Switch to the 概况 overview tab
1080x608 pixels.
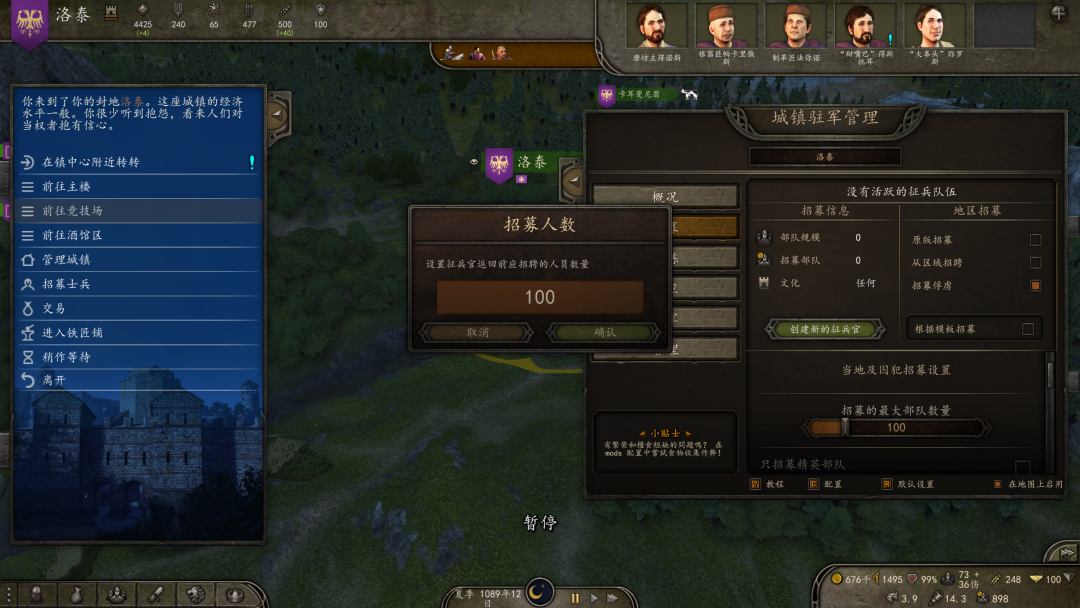[x=665, y=197]
